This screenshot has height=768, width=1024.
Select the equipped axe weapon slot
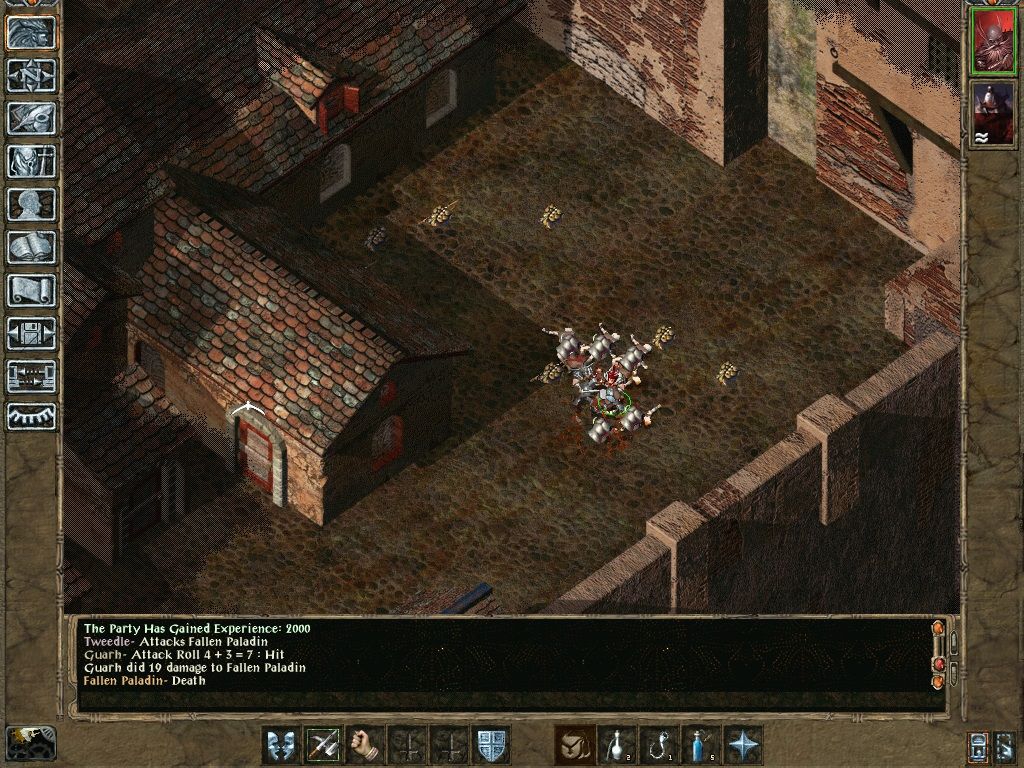(x=323, y=745)
